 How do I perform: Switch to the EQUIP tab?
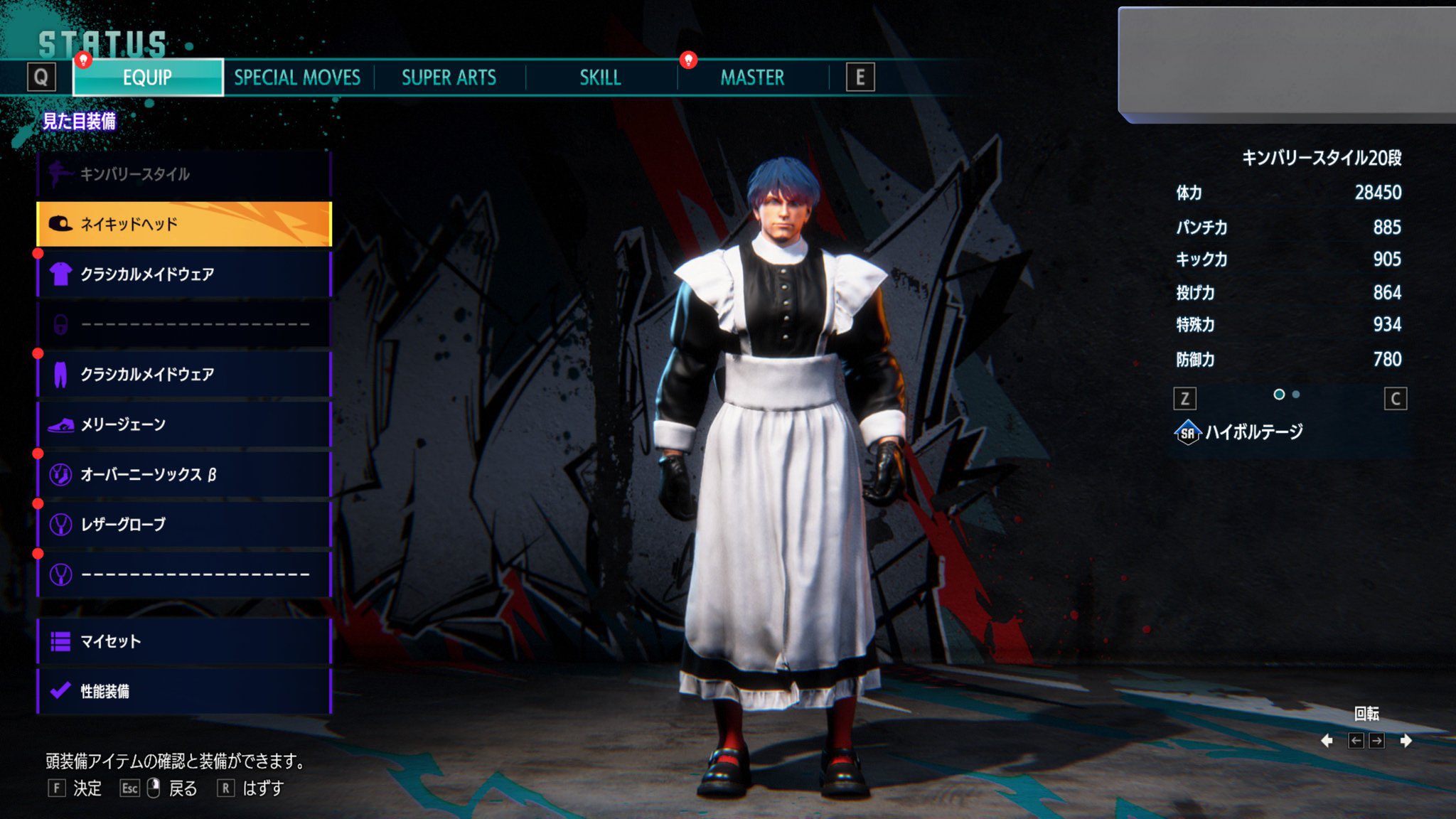click(148, 77)
